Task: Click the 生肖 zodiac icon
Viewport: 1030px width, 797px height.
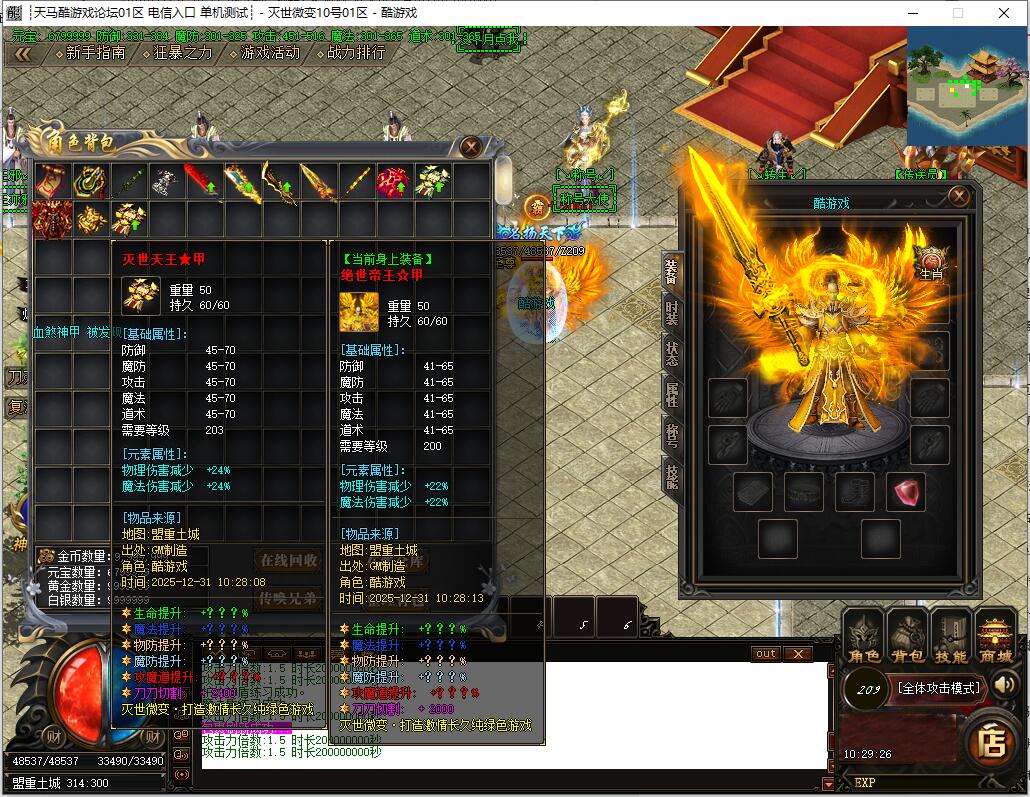Action: coord(931,261)
